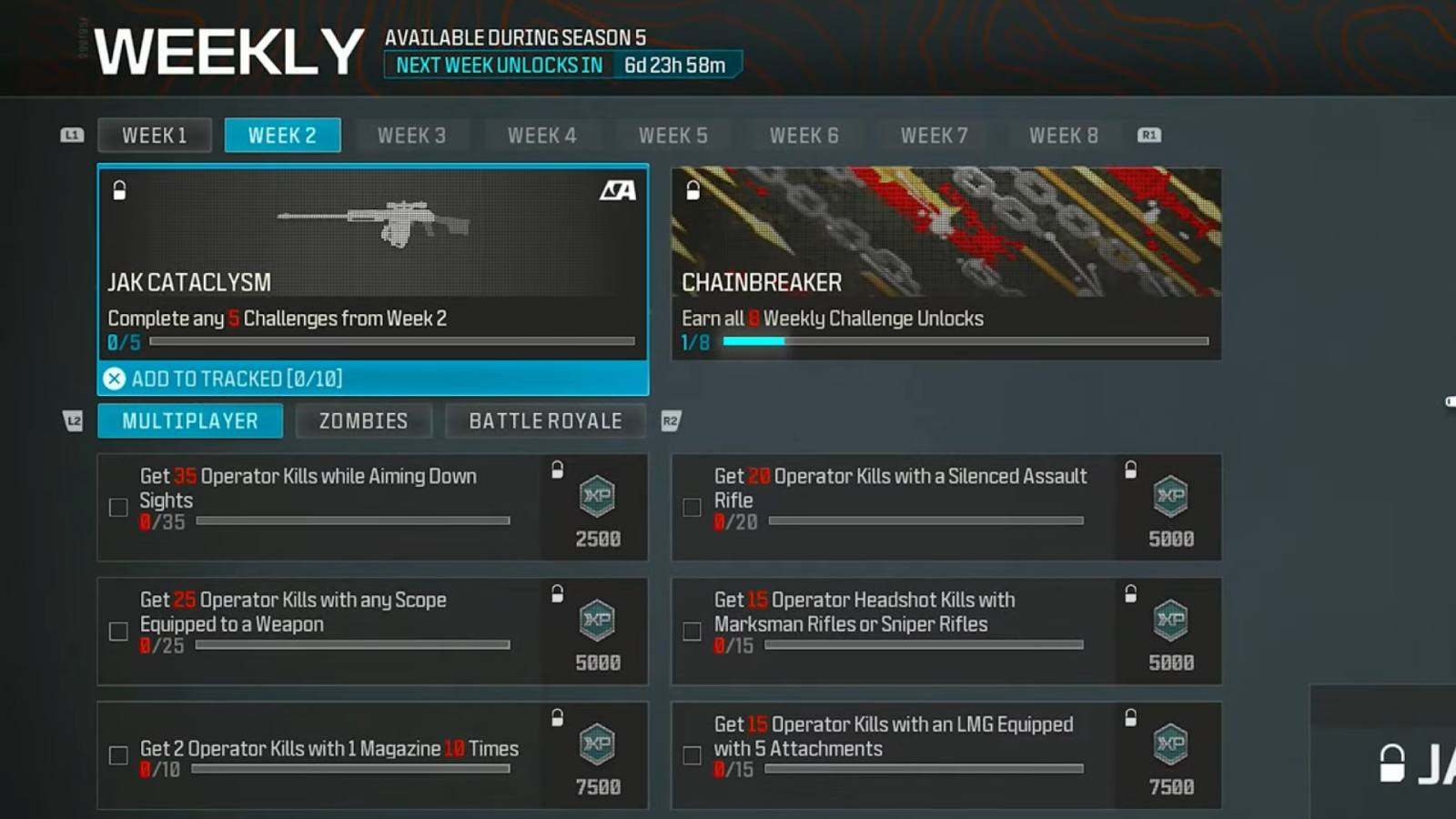Select the Chainbreaker challenge card
The width and height of the screenshot is (1456, 819).
pyautogui.click(x=946, y=262)
